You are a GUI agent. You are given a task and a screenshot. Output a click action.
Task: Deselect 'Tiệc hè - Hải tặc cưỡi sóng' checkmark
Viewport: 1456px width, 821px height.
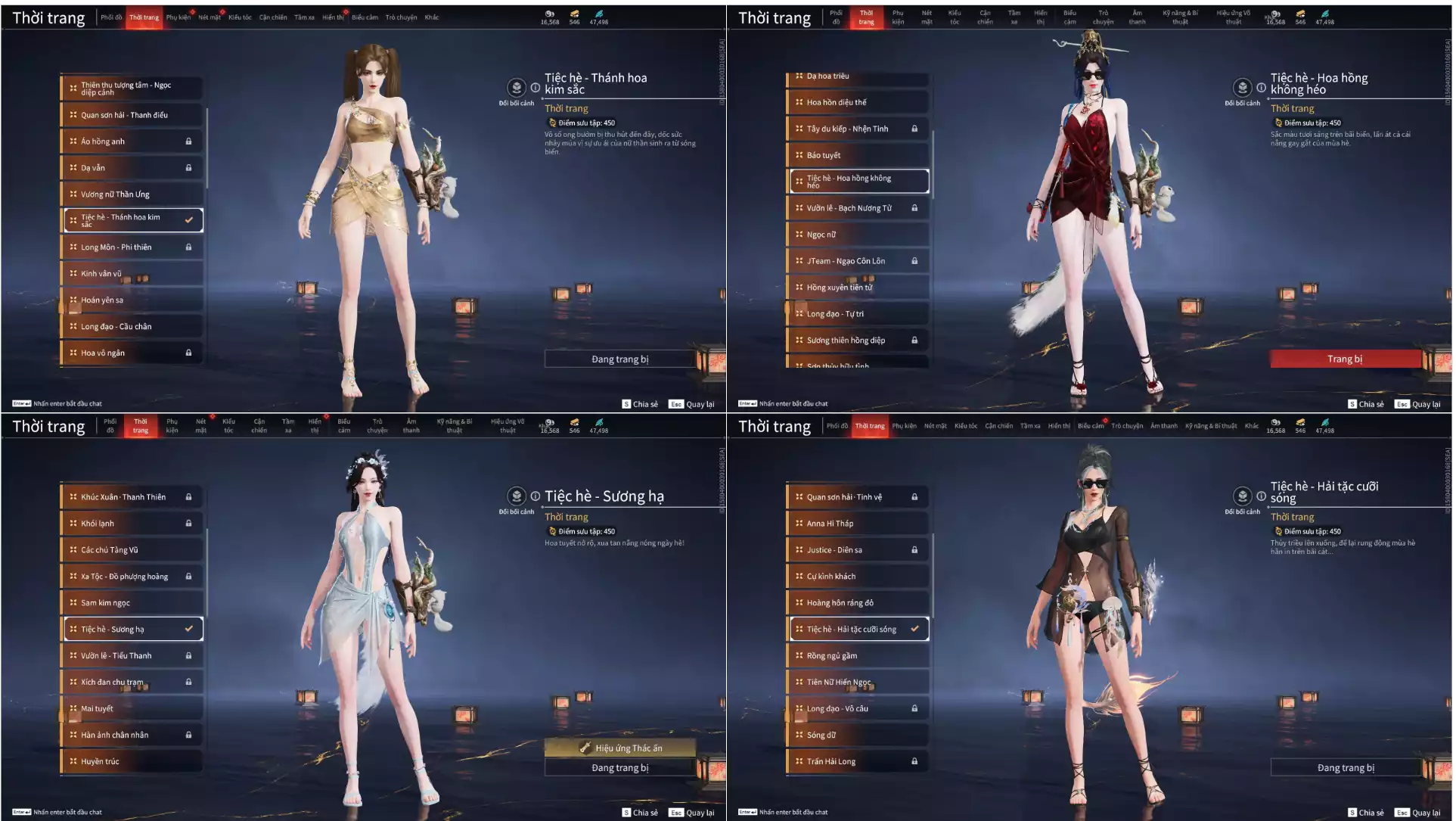pos(917,629)
